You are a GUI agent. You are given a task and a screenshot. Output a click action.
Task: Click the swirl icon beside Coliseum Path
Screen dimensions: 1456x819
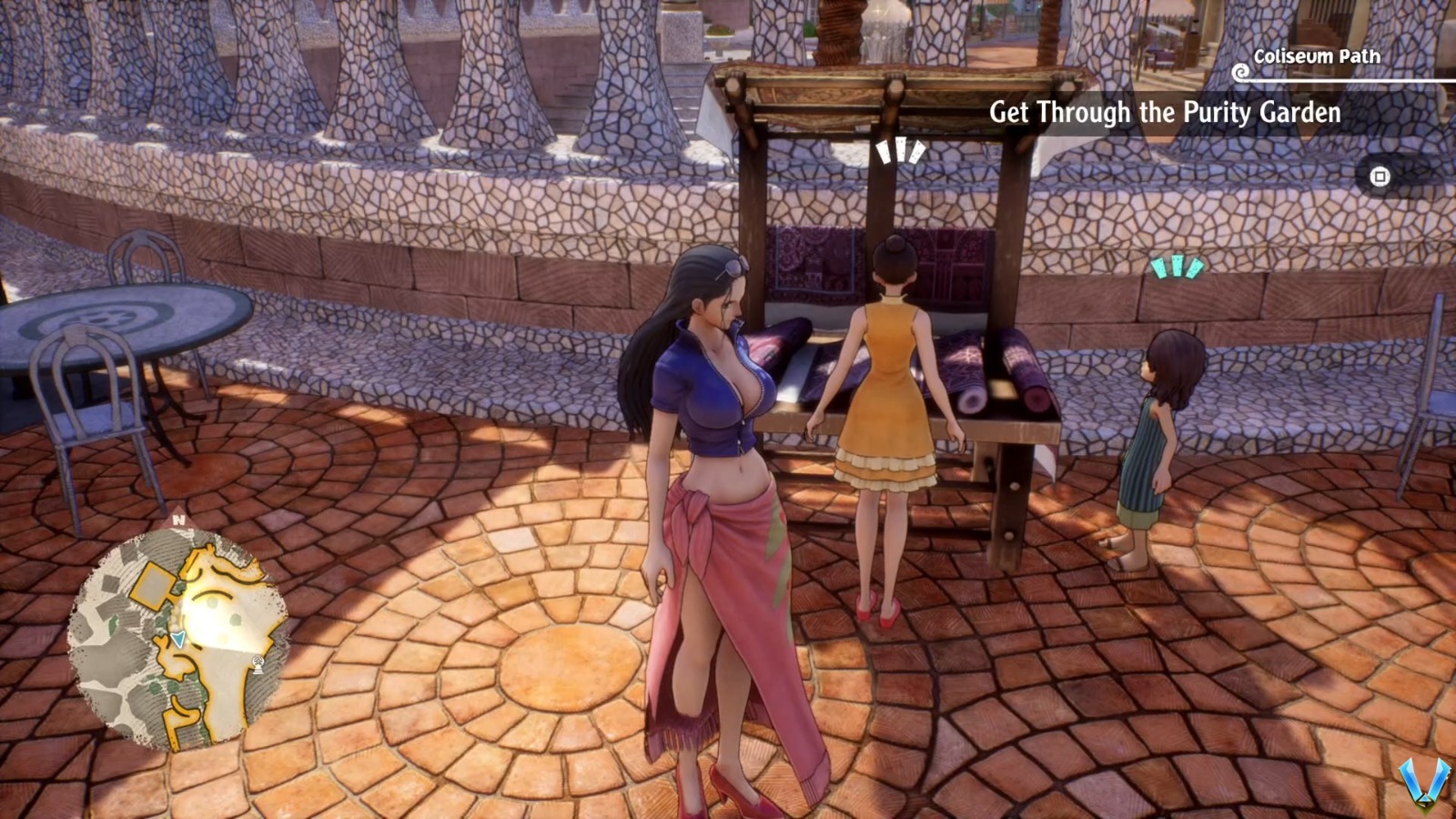click(x=1239, y=68)
